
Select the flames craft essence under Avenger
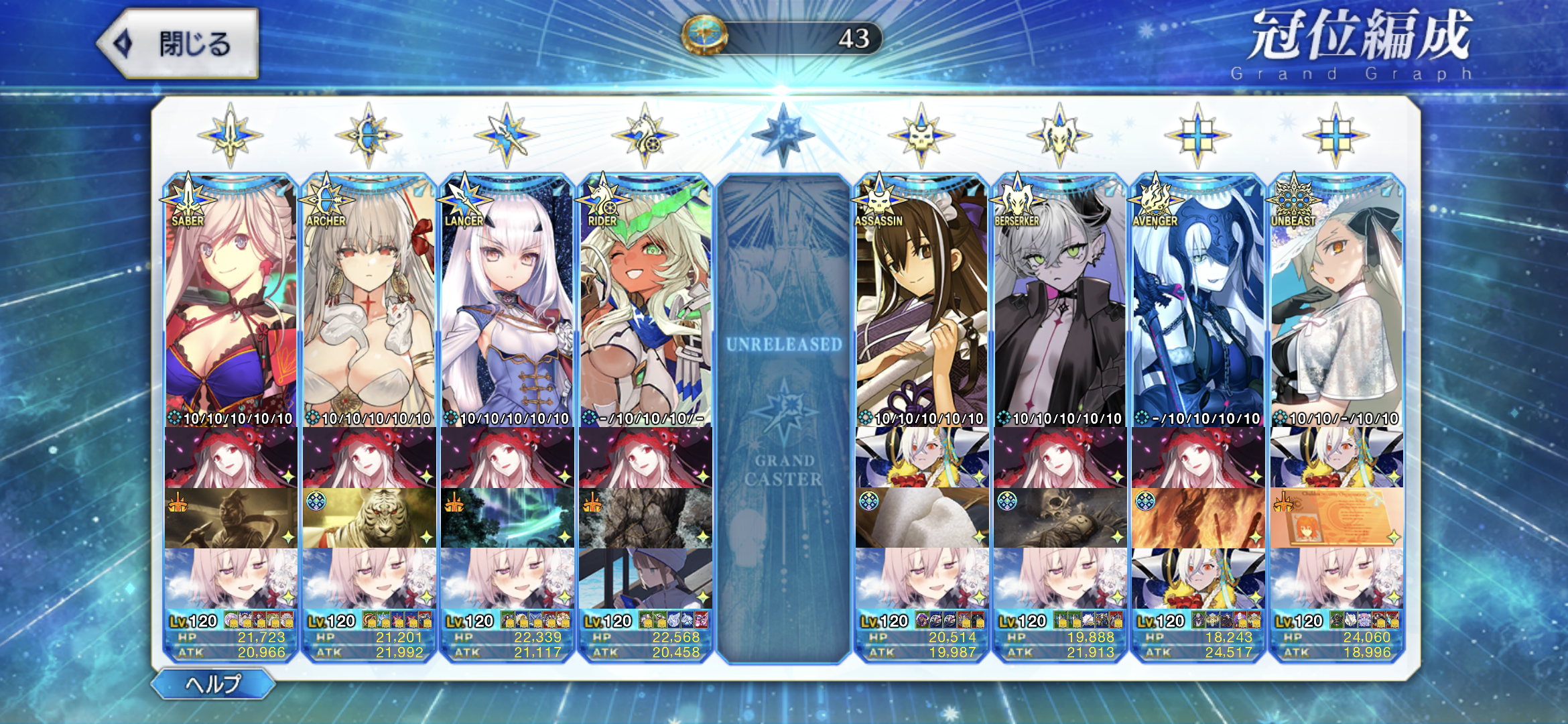pos(1198,518)
